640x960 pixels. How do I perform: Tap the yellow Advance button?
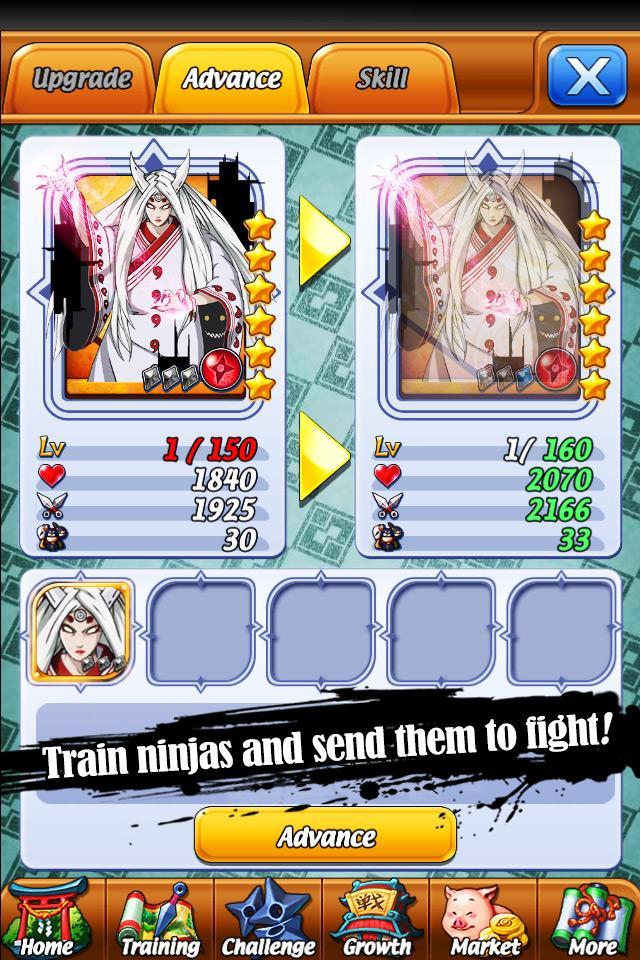pyautogui.click(x=325, y=836)
